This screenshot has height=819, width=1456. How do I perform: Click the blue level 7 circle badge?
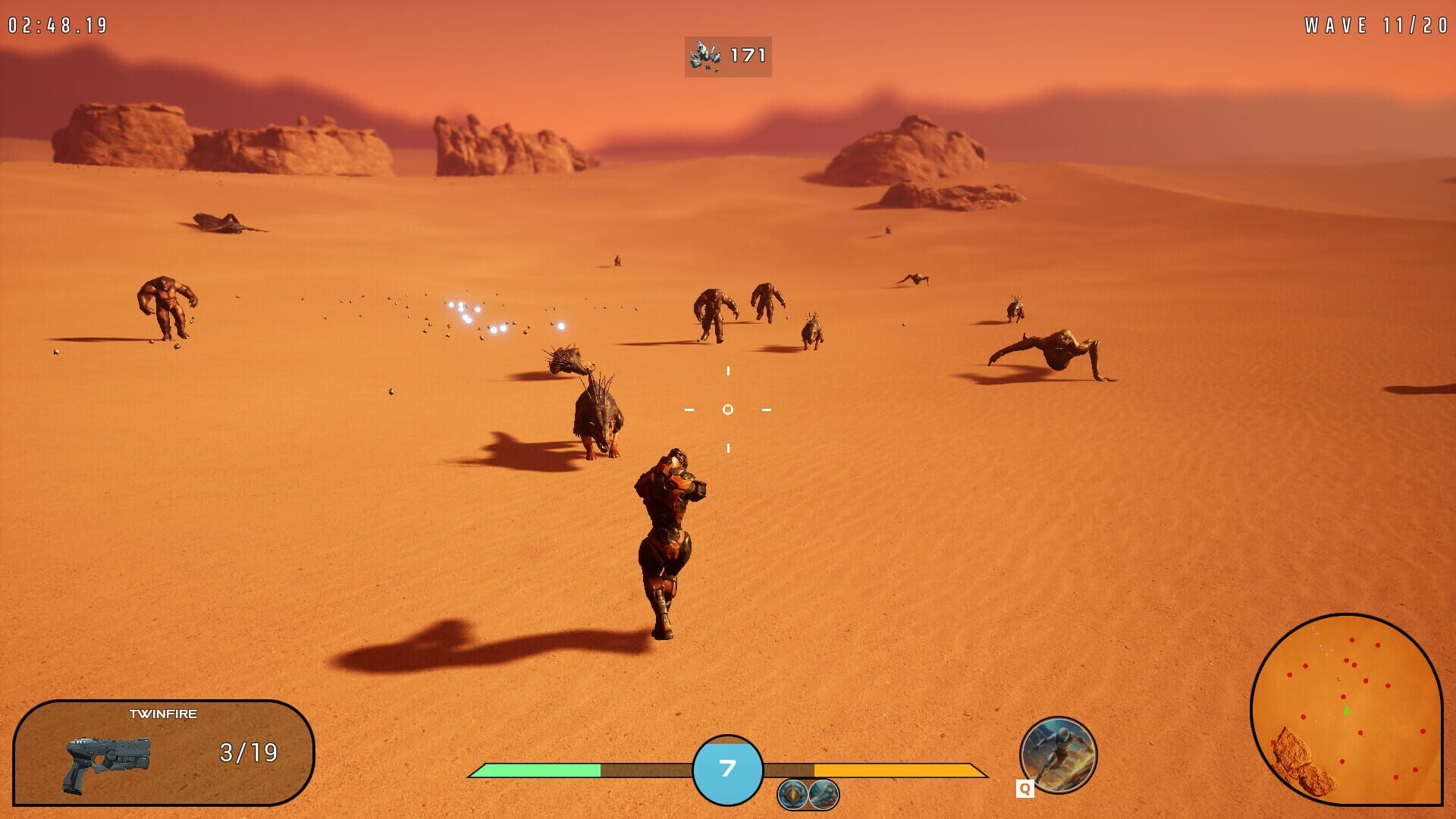click(x=726, y=769)
